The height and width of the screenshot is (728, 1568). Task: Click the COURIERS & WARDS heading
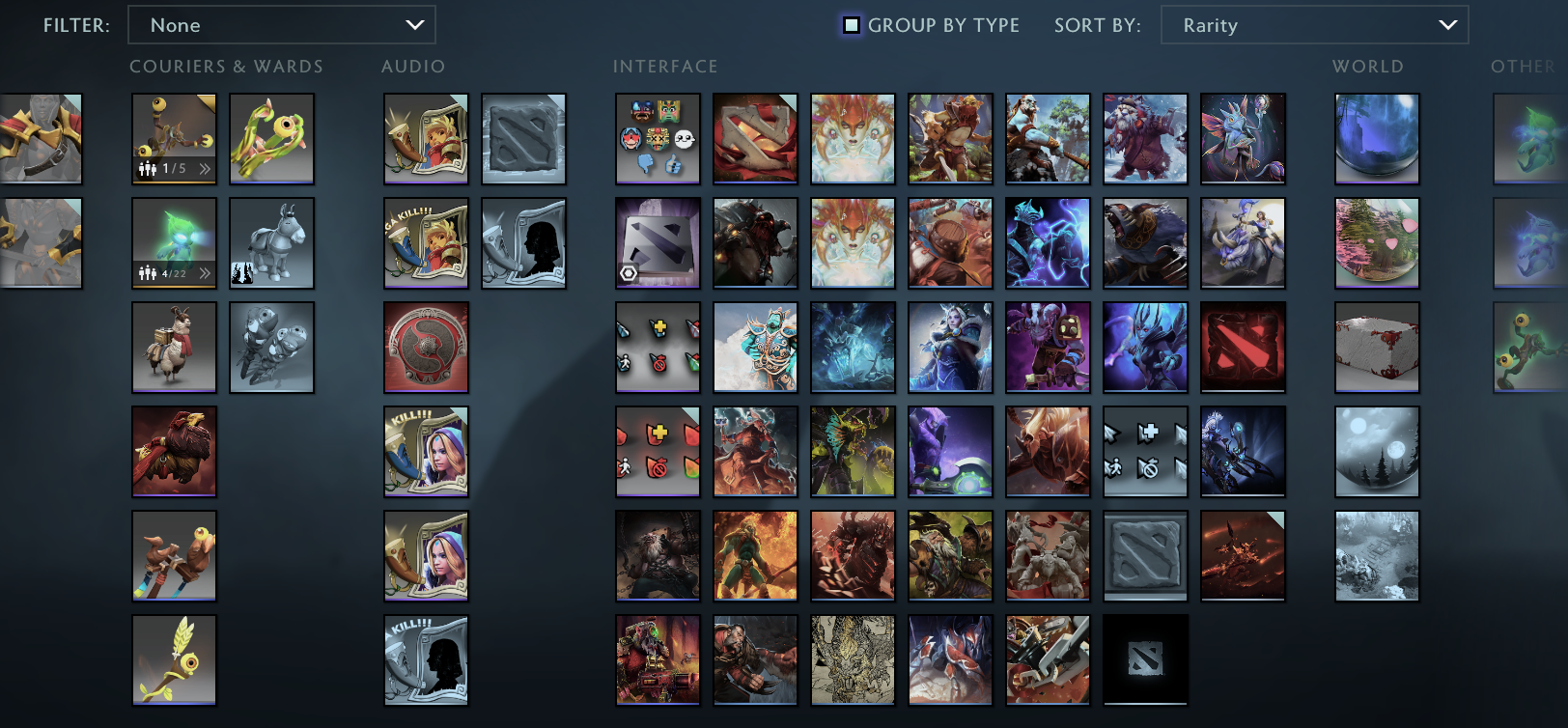tap(226, 66)
